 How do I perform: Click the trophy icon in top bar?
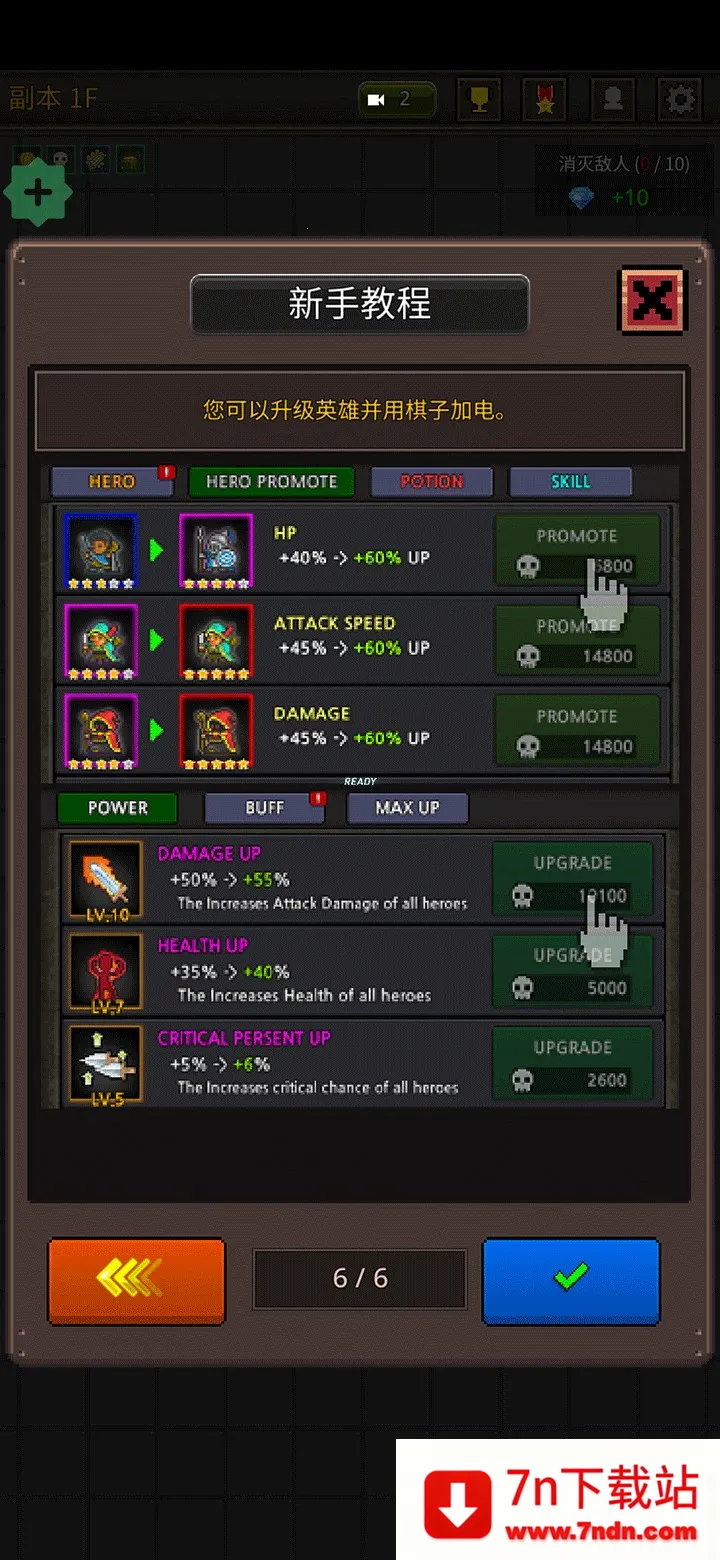click(478, 100)
